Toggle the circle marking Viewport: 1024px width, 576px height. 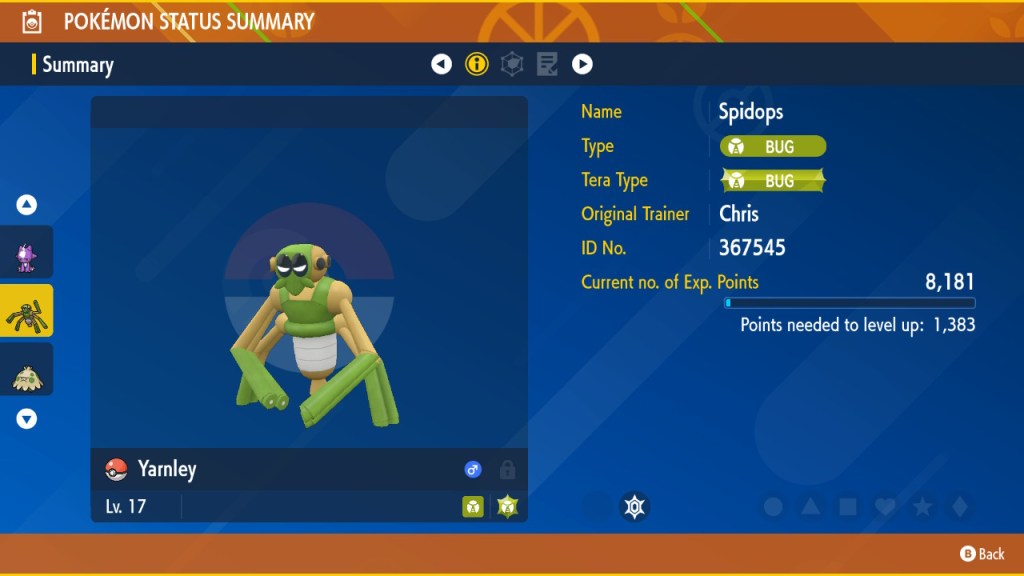coord(773,507)
